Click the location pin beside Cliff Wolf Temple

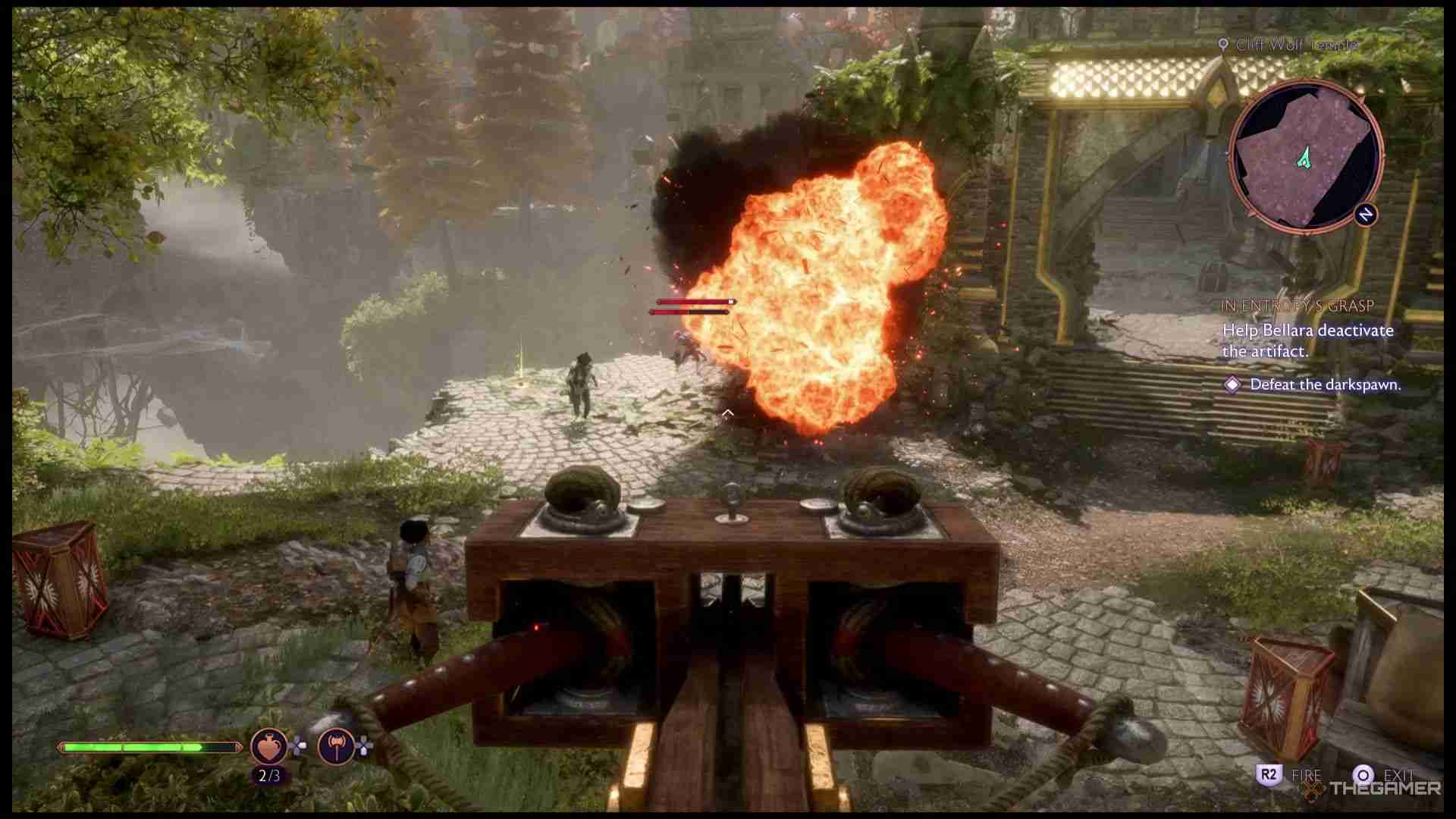[x=1223, y=45]
